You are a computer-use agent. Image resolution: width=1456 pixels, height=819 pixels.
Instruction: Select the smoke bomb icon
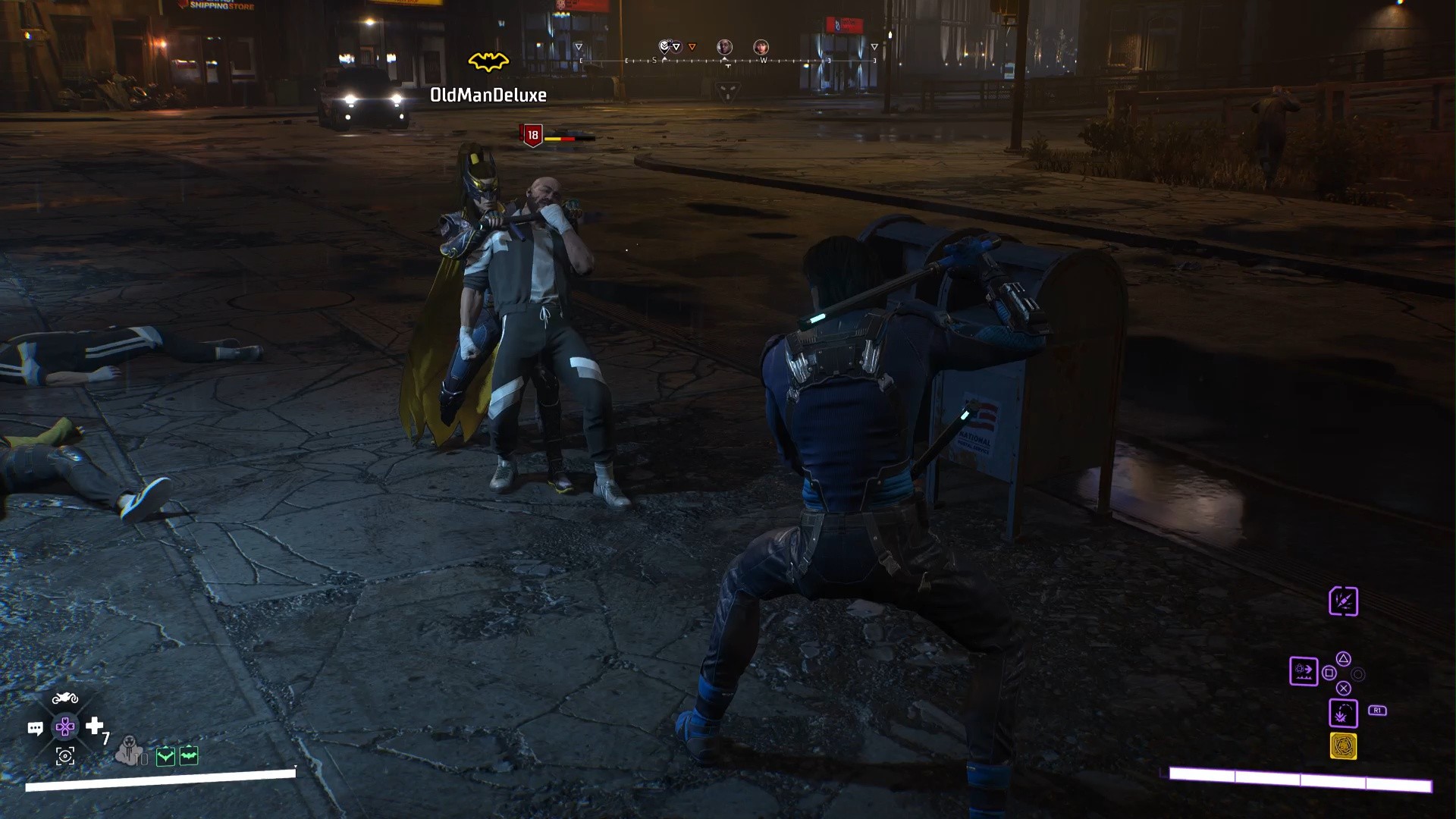130,750
